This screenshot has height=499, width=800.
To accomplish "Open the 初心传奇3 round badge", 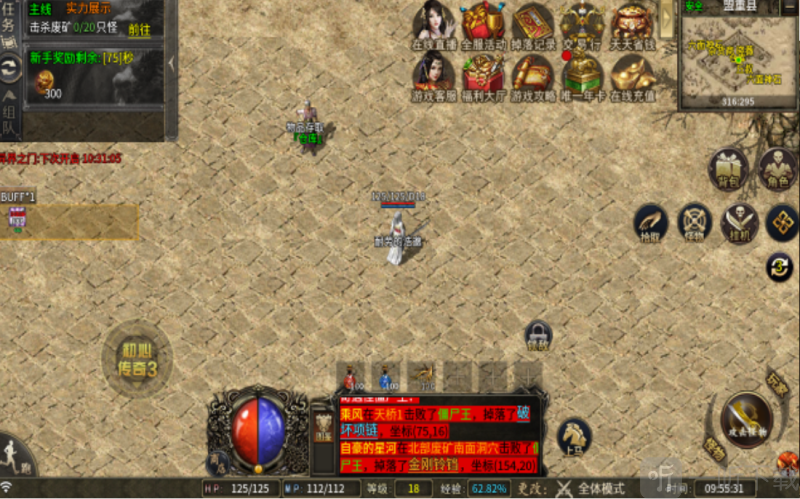I will (x=136, y=358).
